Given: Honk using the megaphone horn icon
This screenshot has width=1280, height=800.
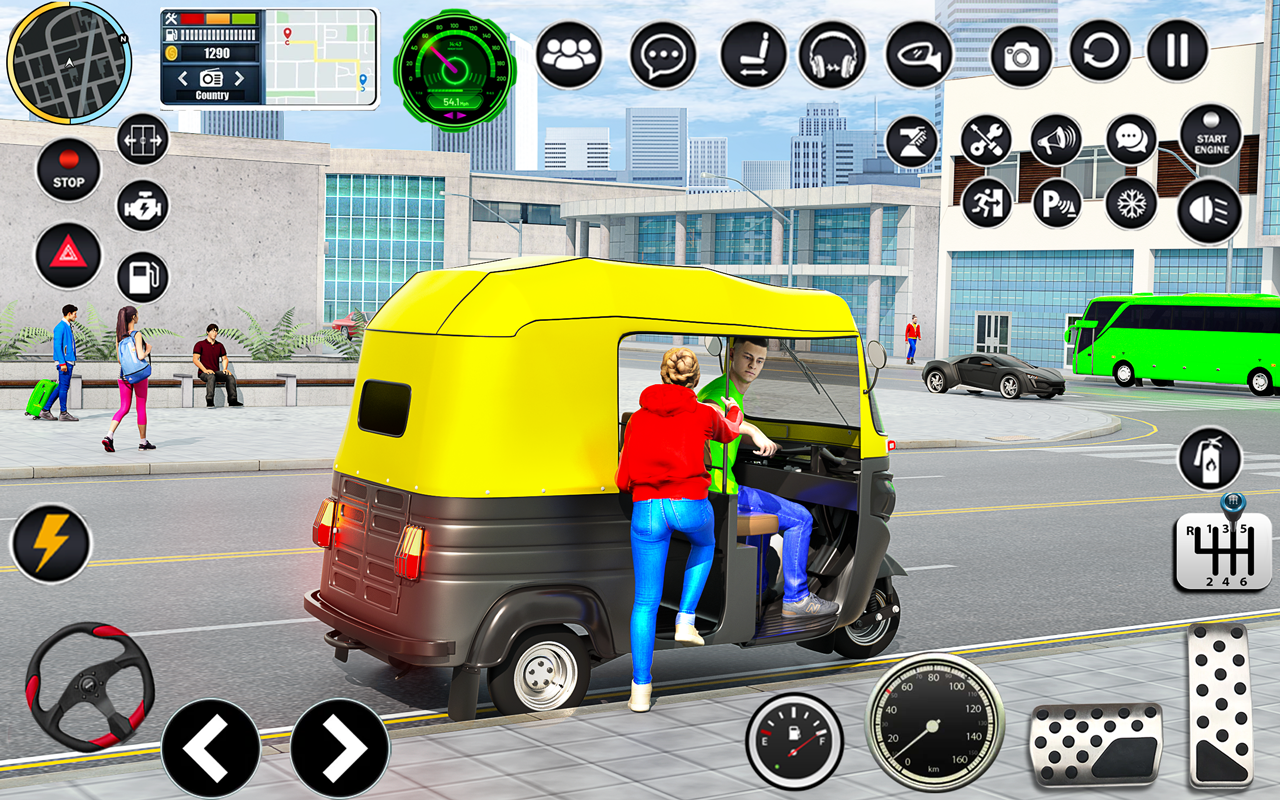Looking at the screenshot, I should 1057,138.
